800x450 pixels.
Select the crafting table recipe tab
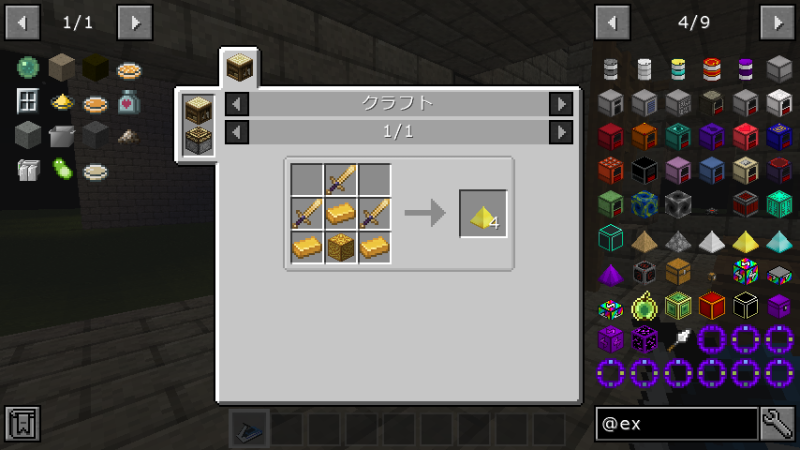click(239, 68)
